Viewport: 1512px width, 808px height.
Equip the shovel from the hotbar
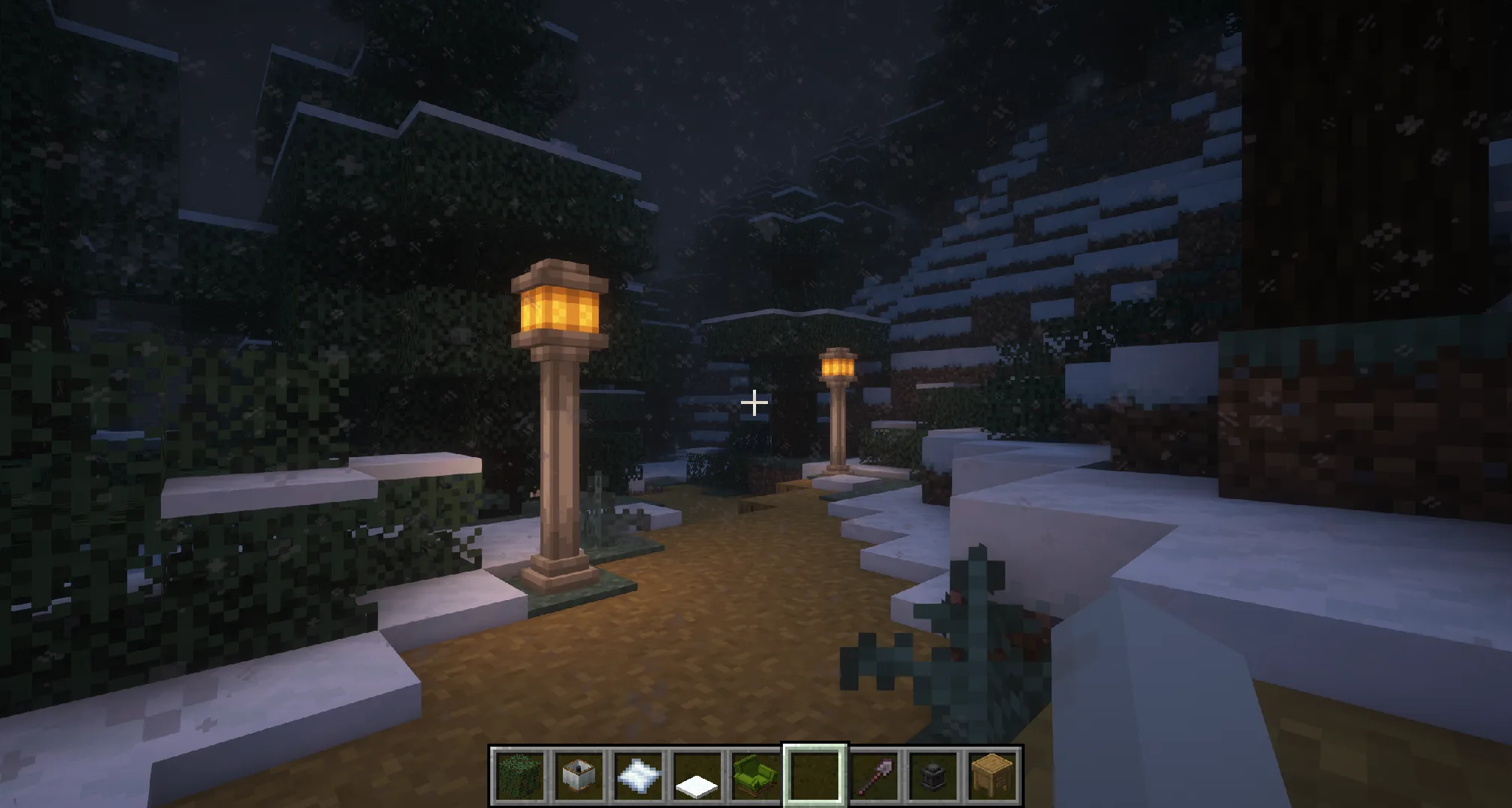point(874,775)
